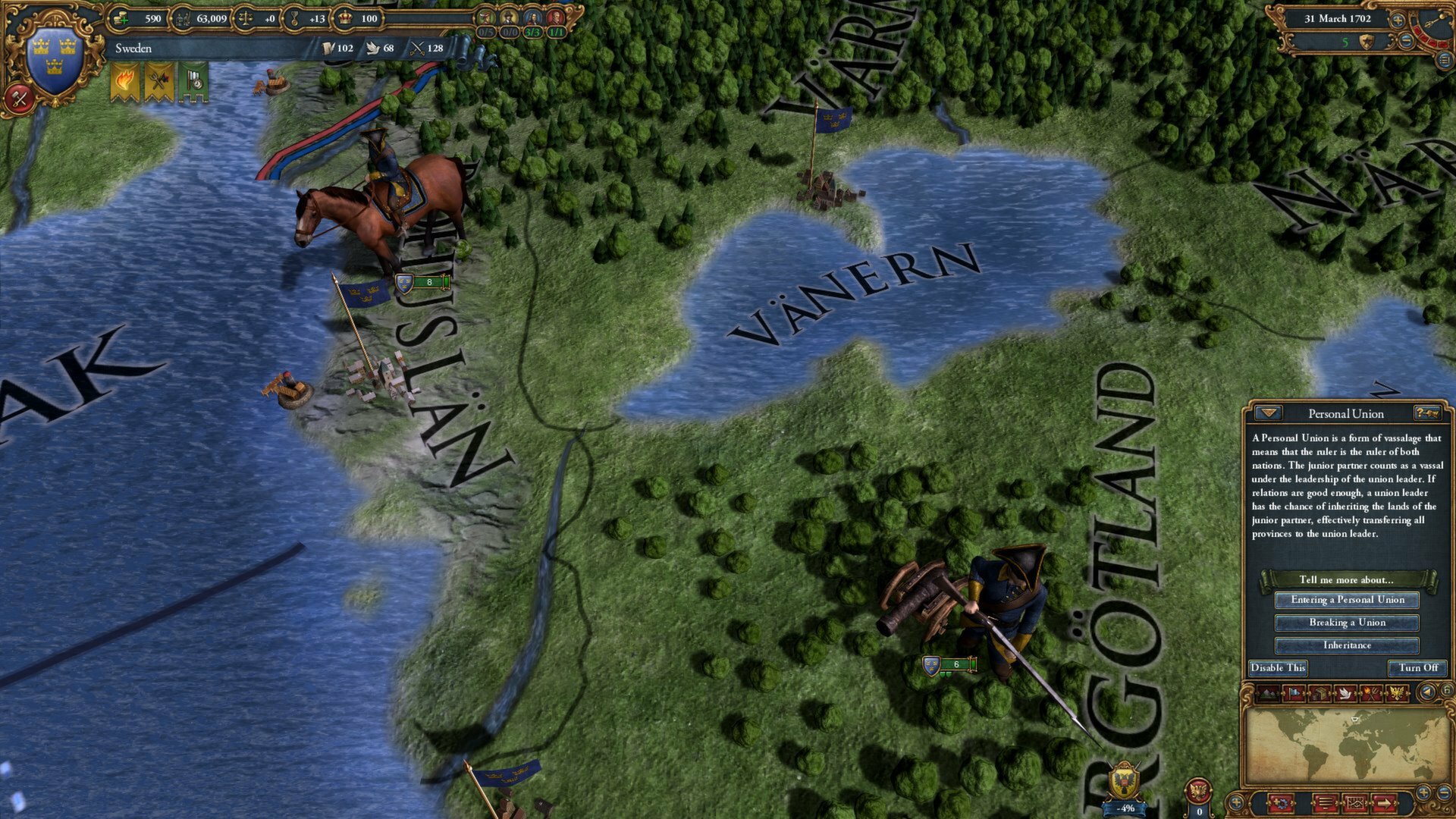This screenshot has width=1456, height=819.
Task: Open the message log list icon
Action: [x=1326, y=802]
